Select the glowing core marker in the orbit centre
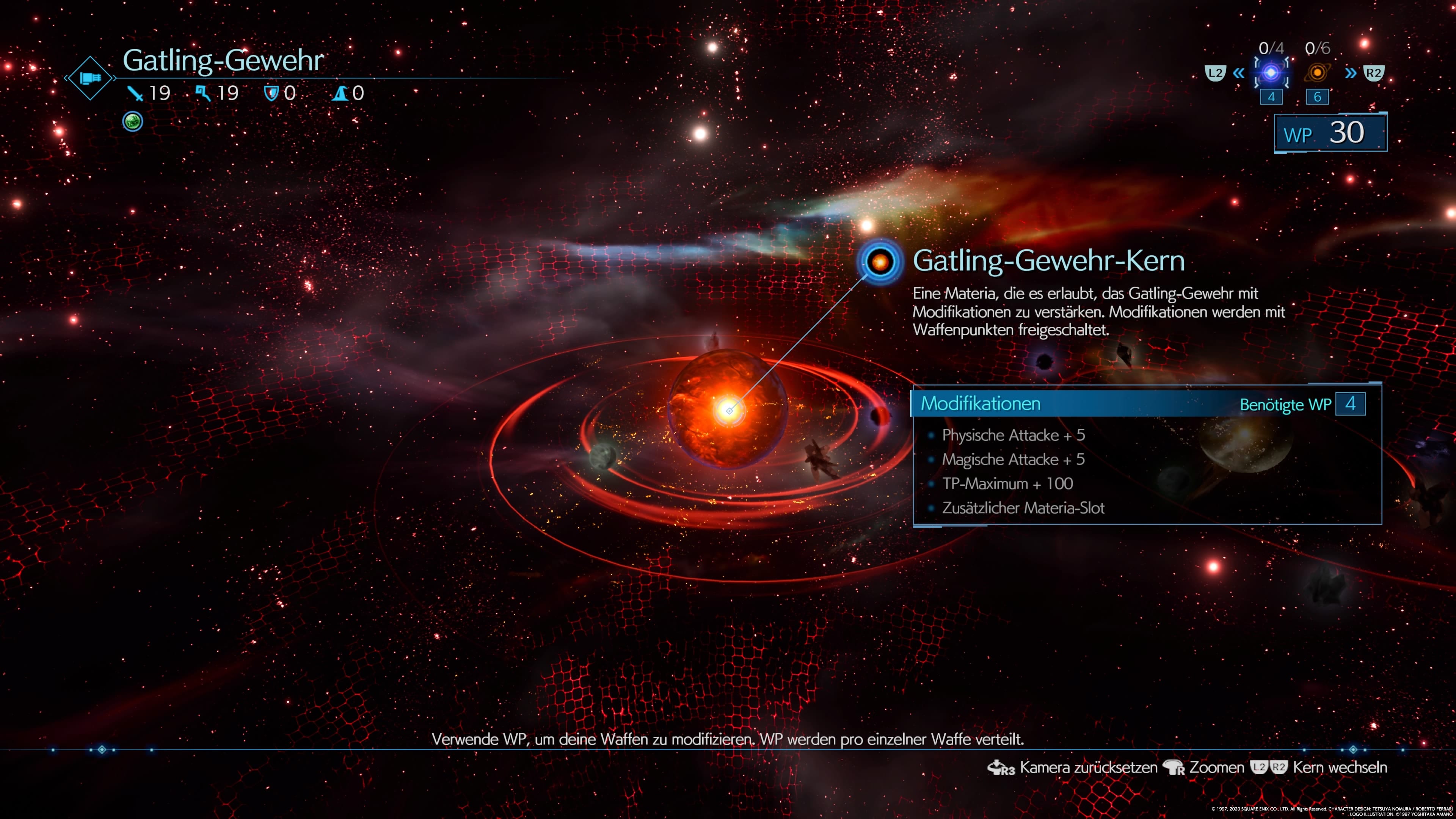 729,410
